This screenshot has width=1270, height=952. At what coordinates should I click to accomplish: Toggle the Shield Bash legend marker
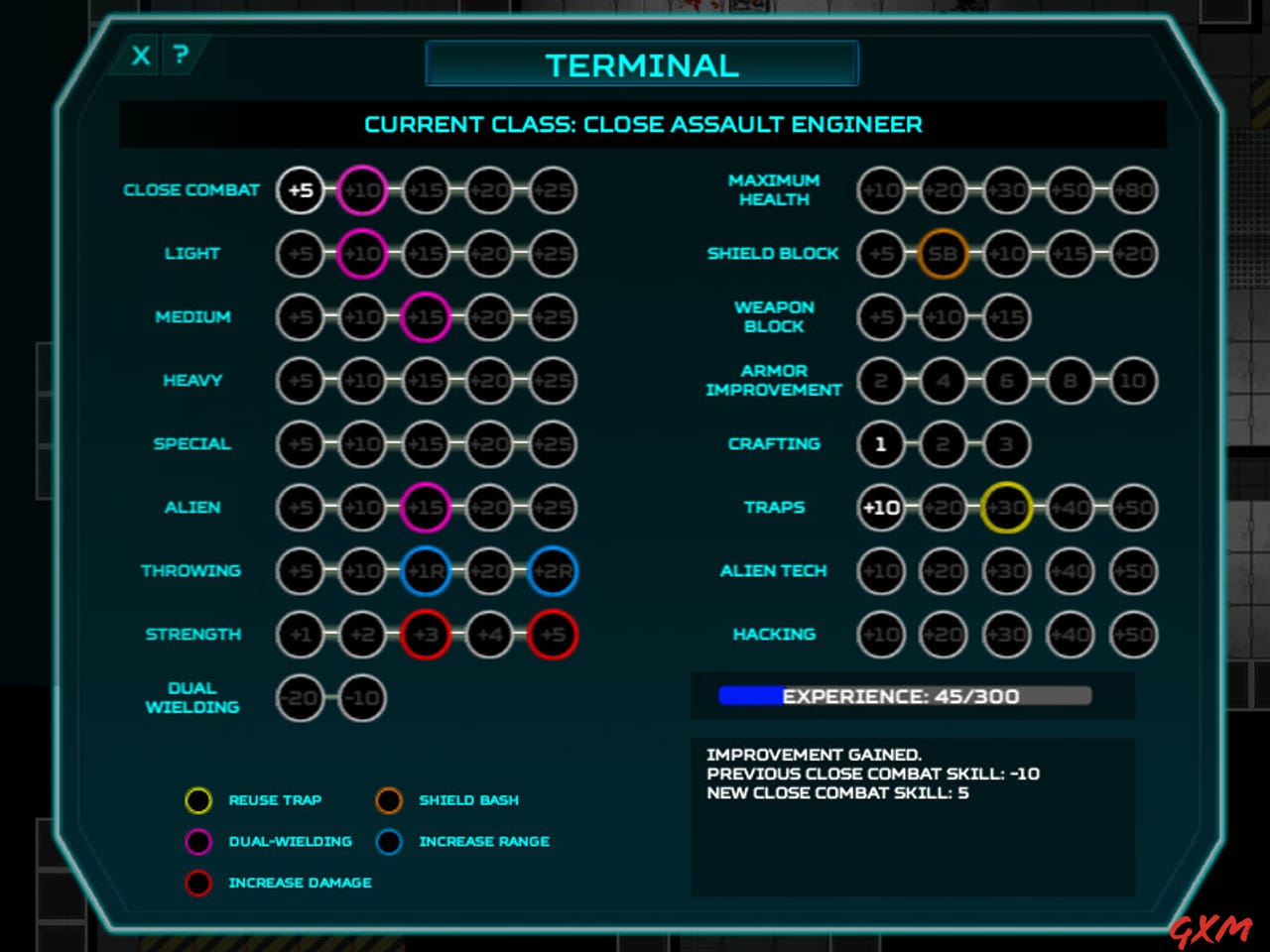click(389, 800)
